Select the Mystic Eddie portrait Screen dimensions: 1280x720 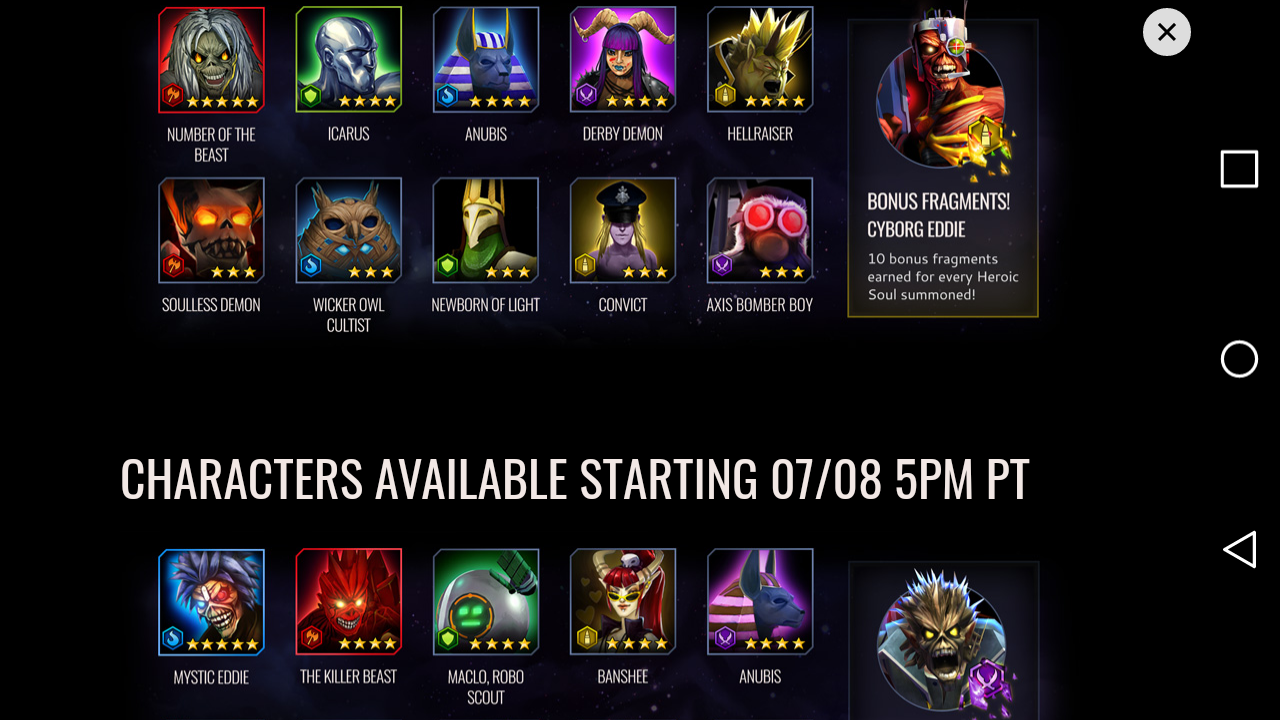[211, 602]
